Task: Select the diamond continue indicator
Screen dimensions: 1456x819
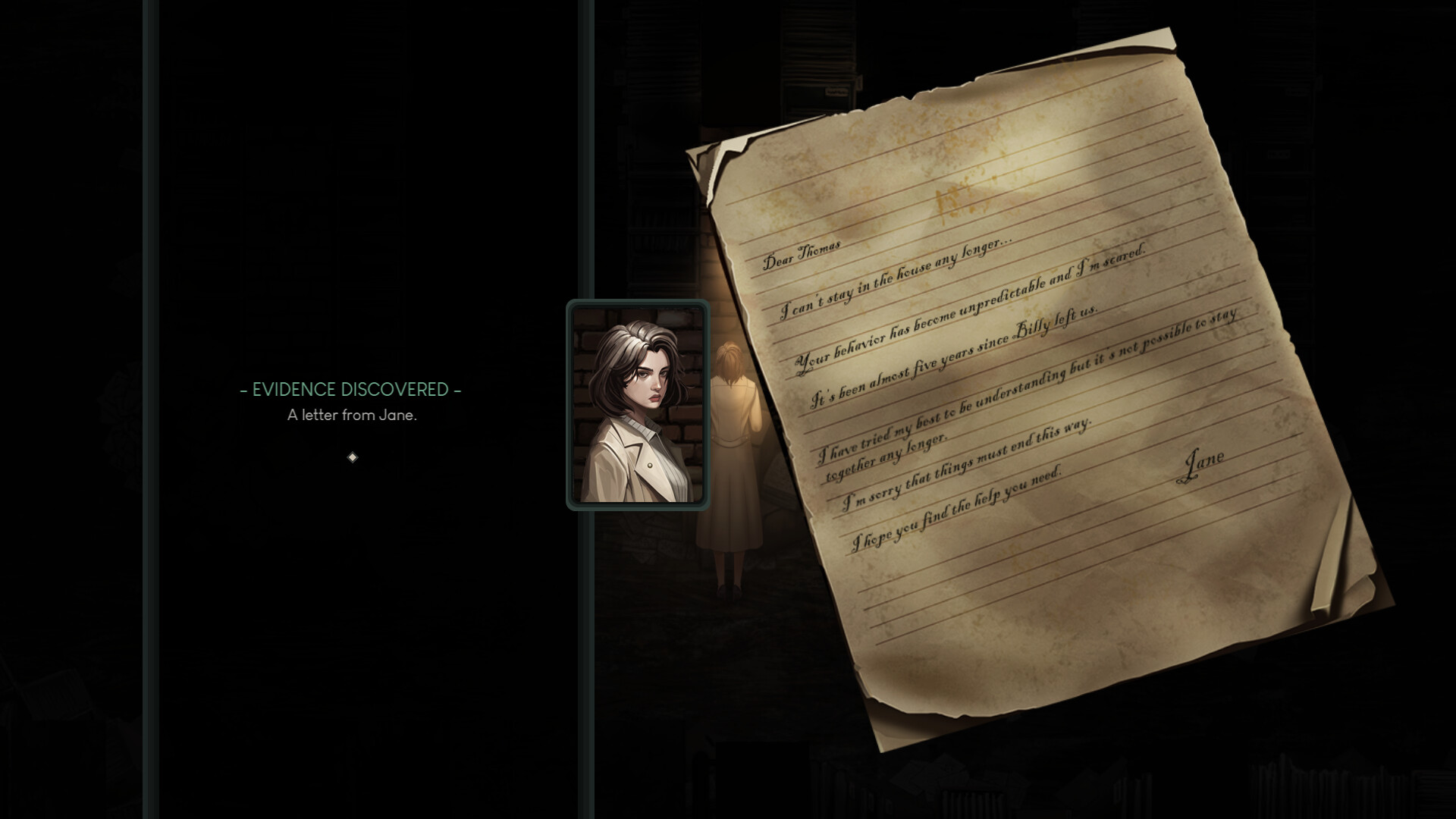Action: [351, 457]
